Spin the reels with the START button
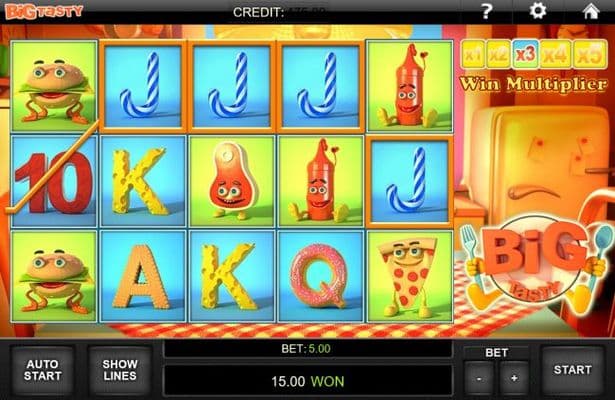The image size is (615, 400). click(572, 370)
